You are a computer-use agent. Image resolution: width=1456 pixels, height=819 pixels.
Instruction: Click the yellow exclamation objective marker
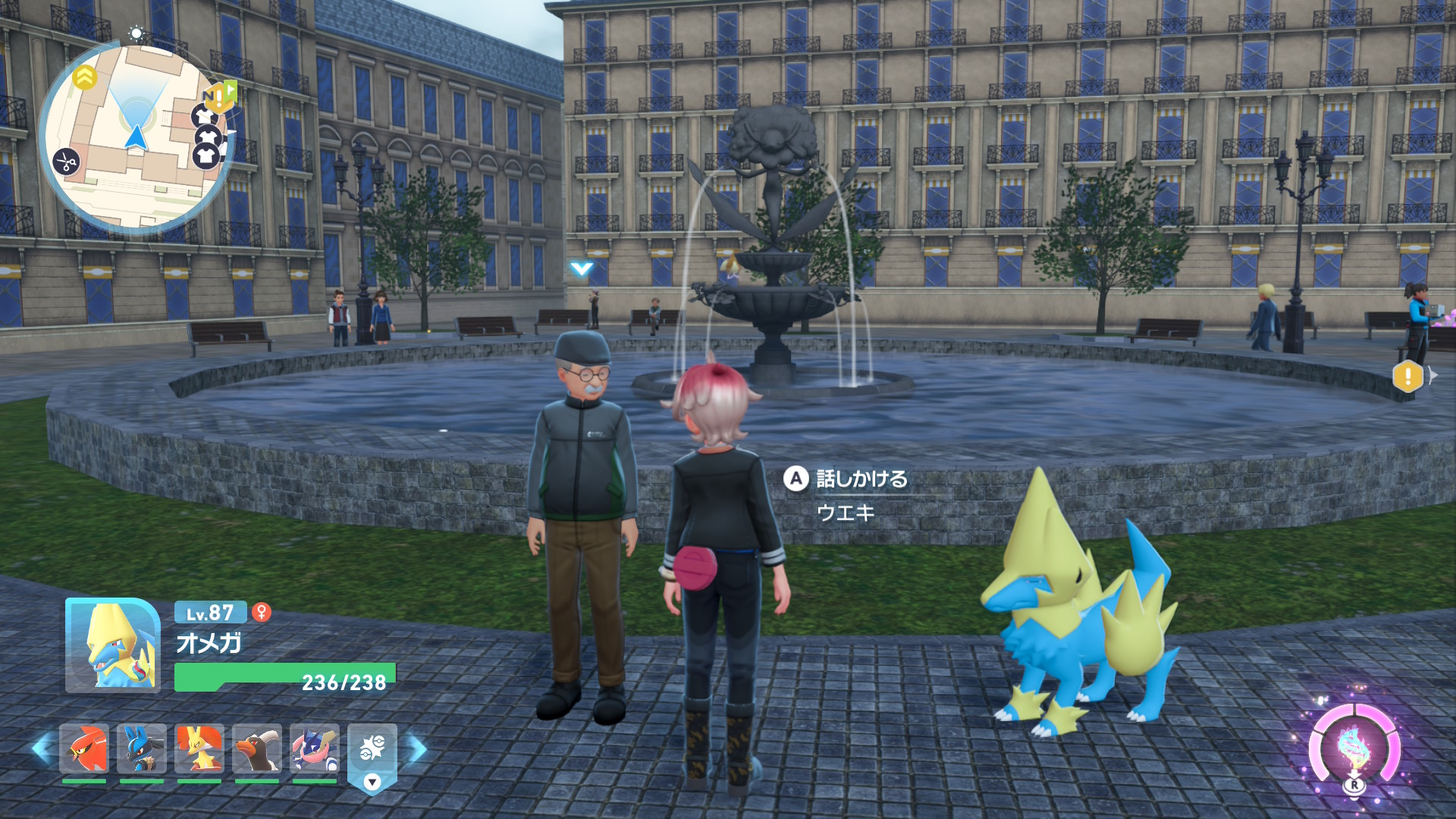(x=1407, y=375)
